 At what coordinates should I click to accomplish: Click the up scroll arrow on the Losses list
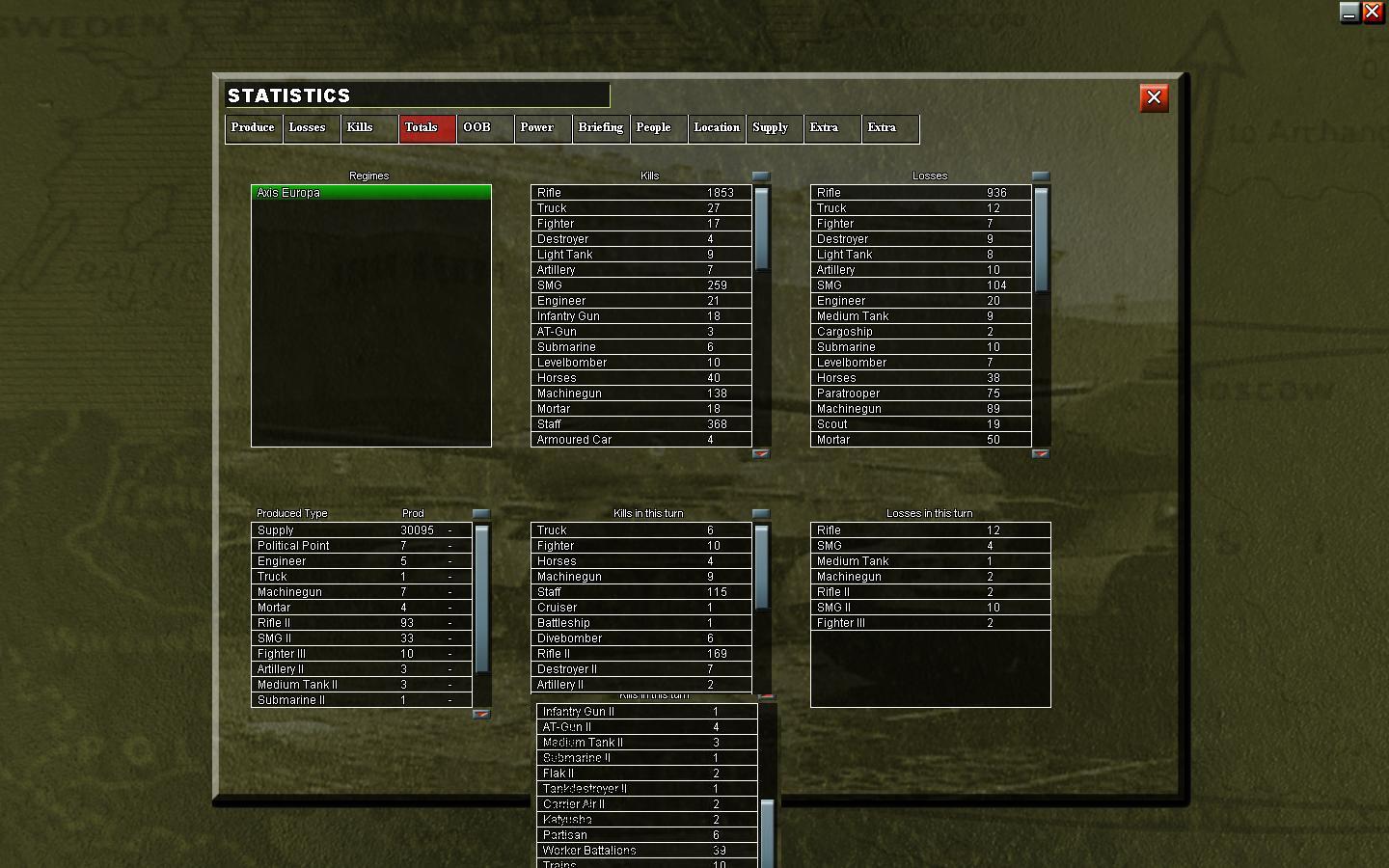click(1040, 176)
